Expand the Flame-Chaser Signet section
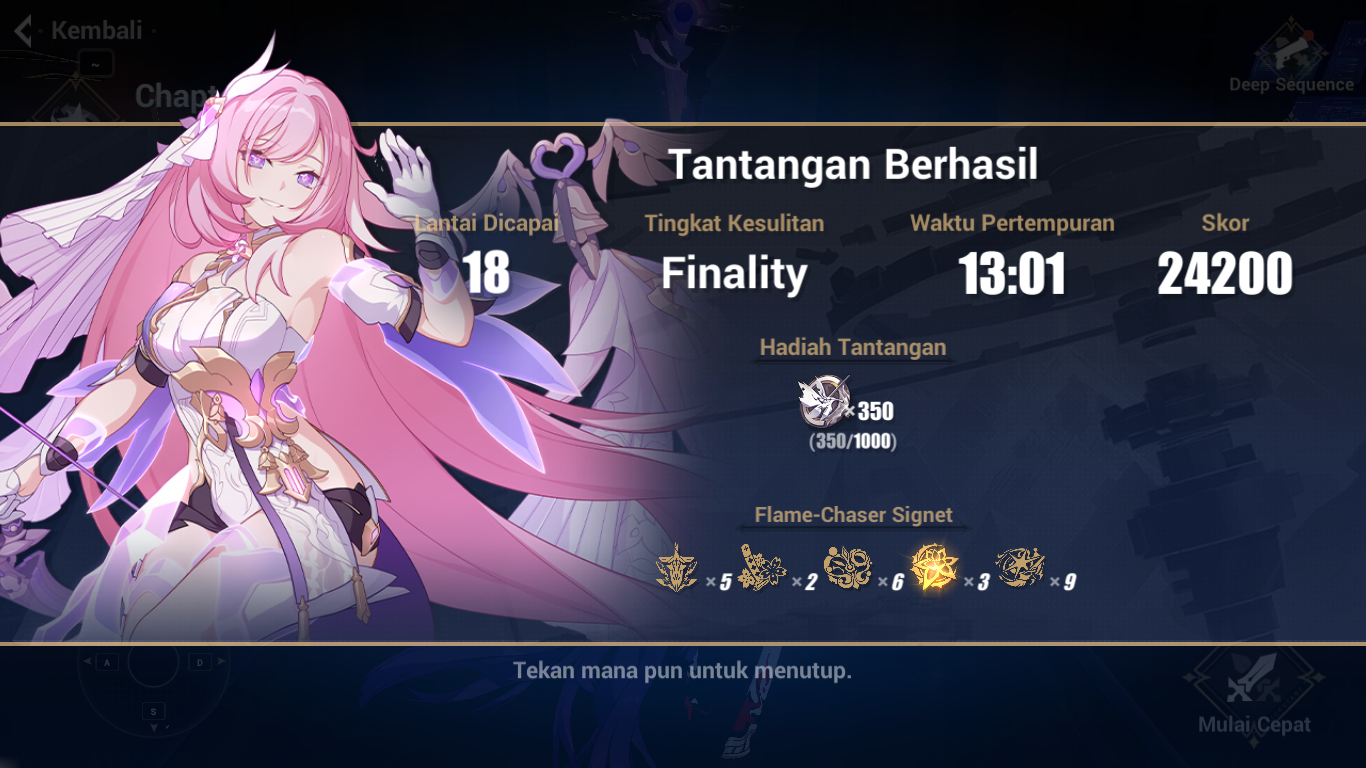The image size is (1366, 768). tap(852, 514)
